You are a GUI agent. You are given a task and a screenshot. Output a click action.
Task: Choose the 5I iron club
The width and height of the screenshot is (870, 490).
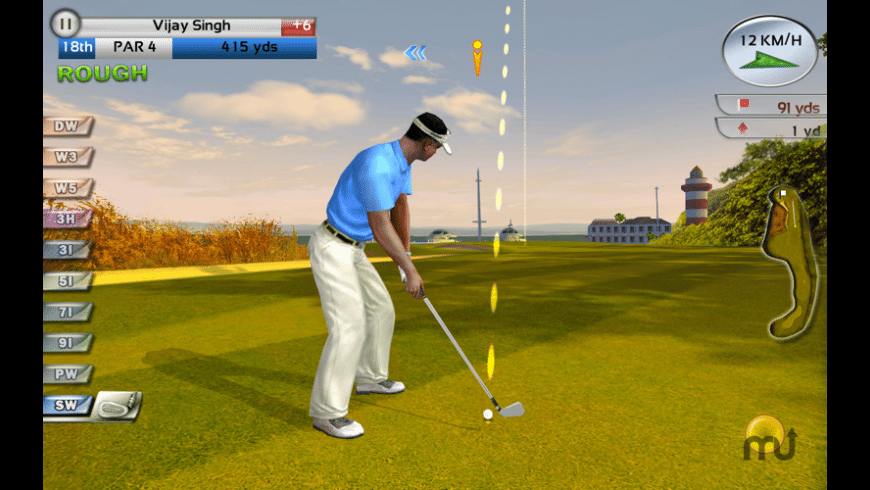coord(67,281)
